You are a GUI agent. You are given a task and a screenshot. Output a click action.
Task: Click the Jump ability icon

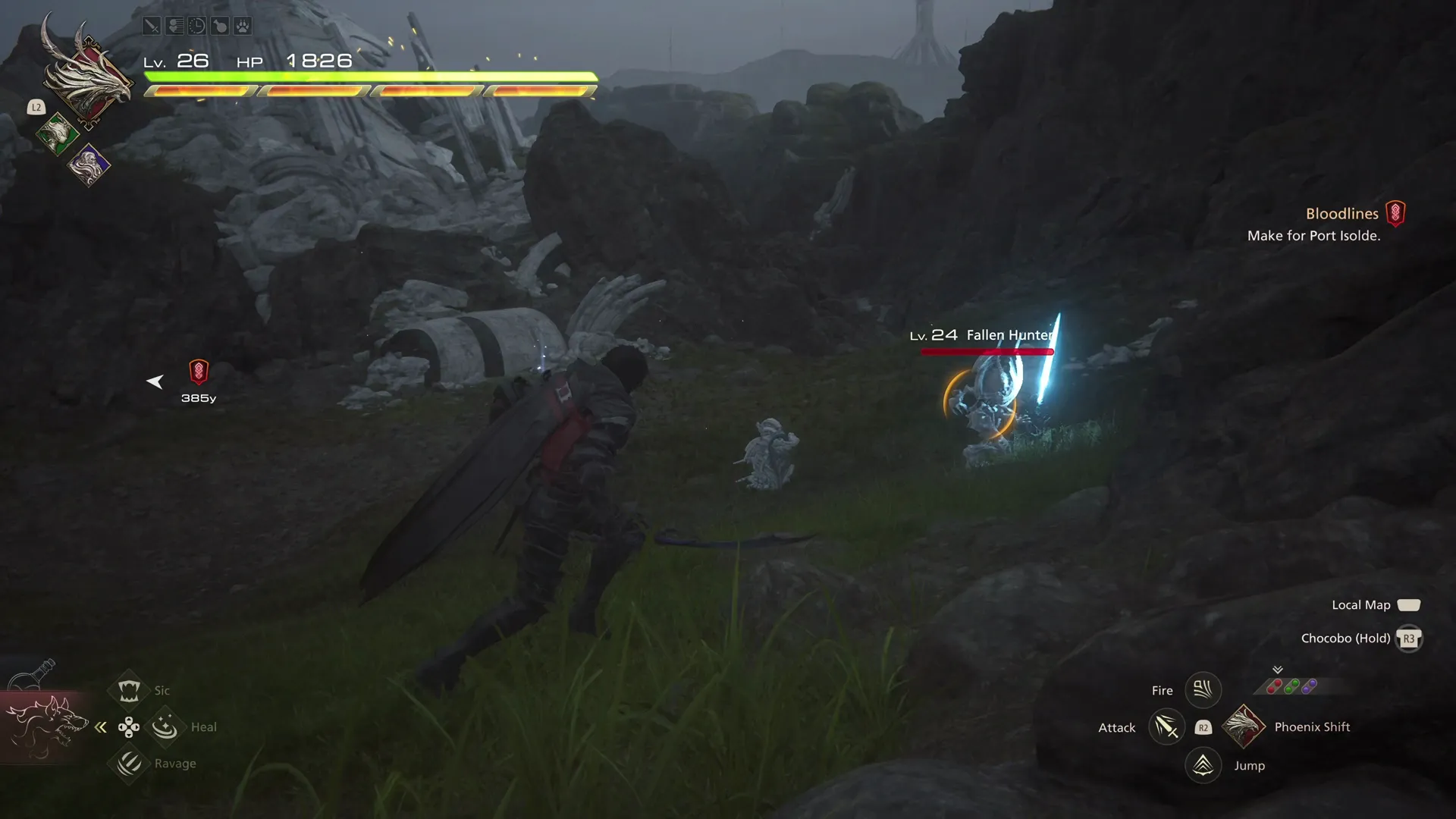1203,765
